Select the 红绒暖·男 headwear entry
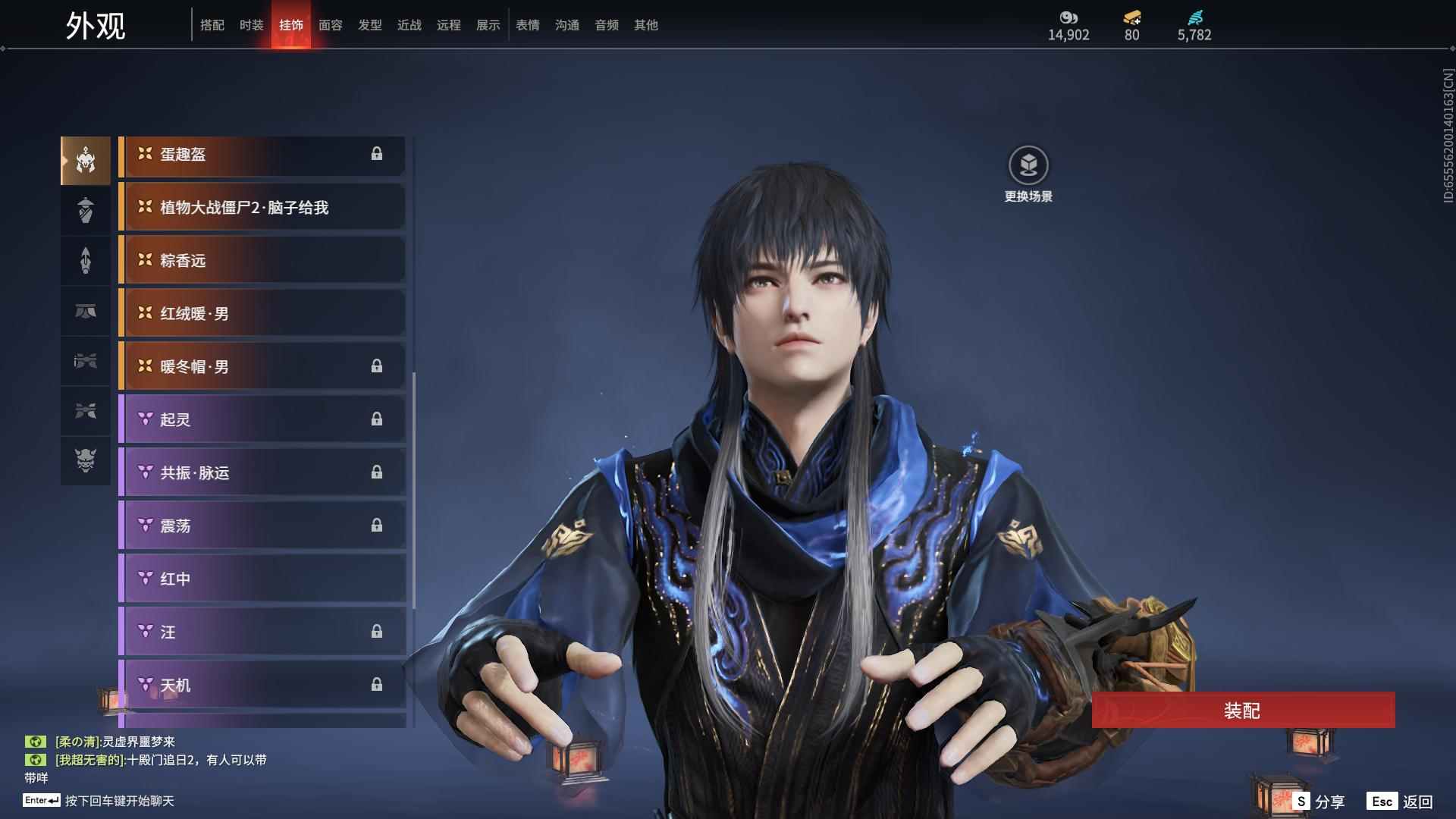The image size is (1456, 819). pos(262,314)
